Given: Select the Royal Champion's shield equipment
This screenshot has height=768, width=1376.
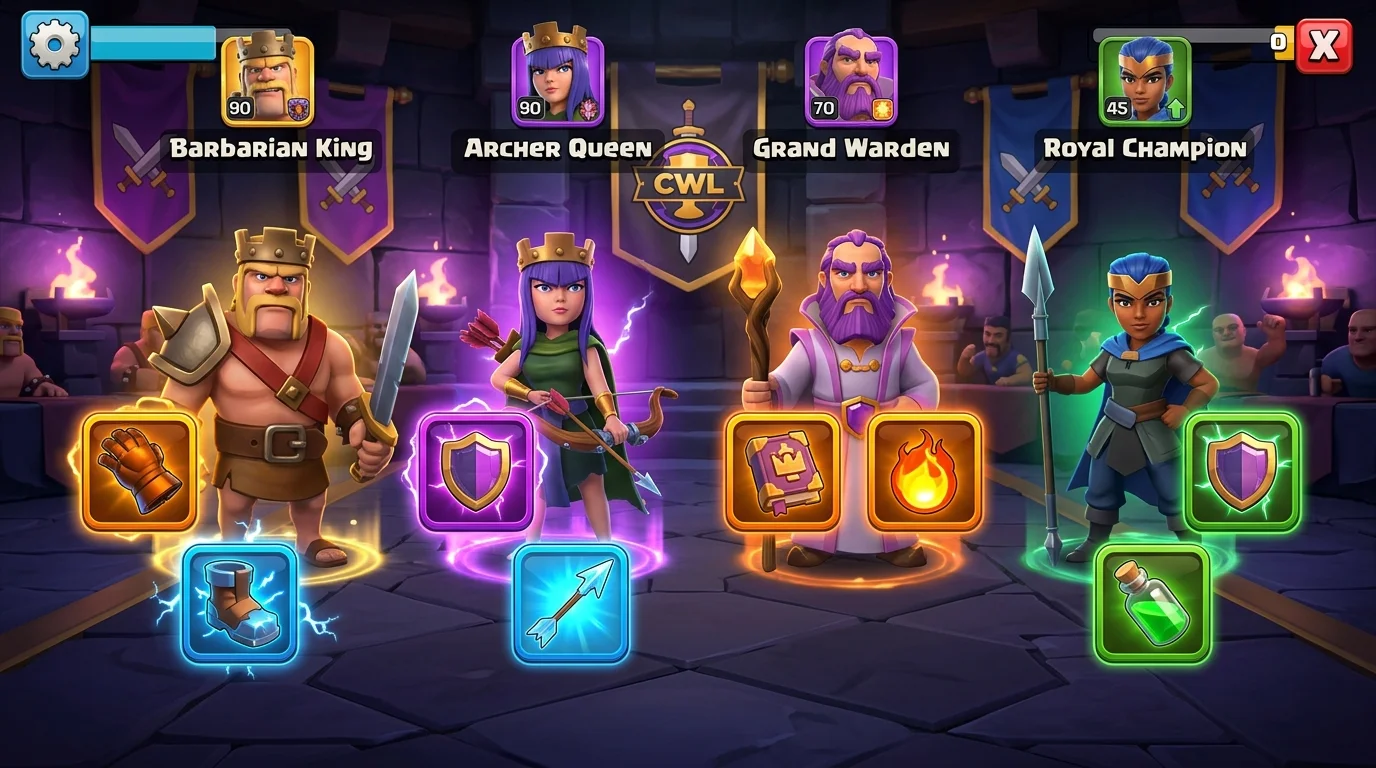Looking at the screenshot, I should pos(1240,470).
